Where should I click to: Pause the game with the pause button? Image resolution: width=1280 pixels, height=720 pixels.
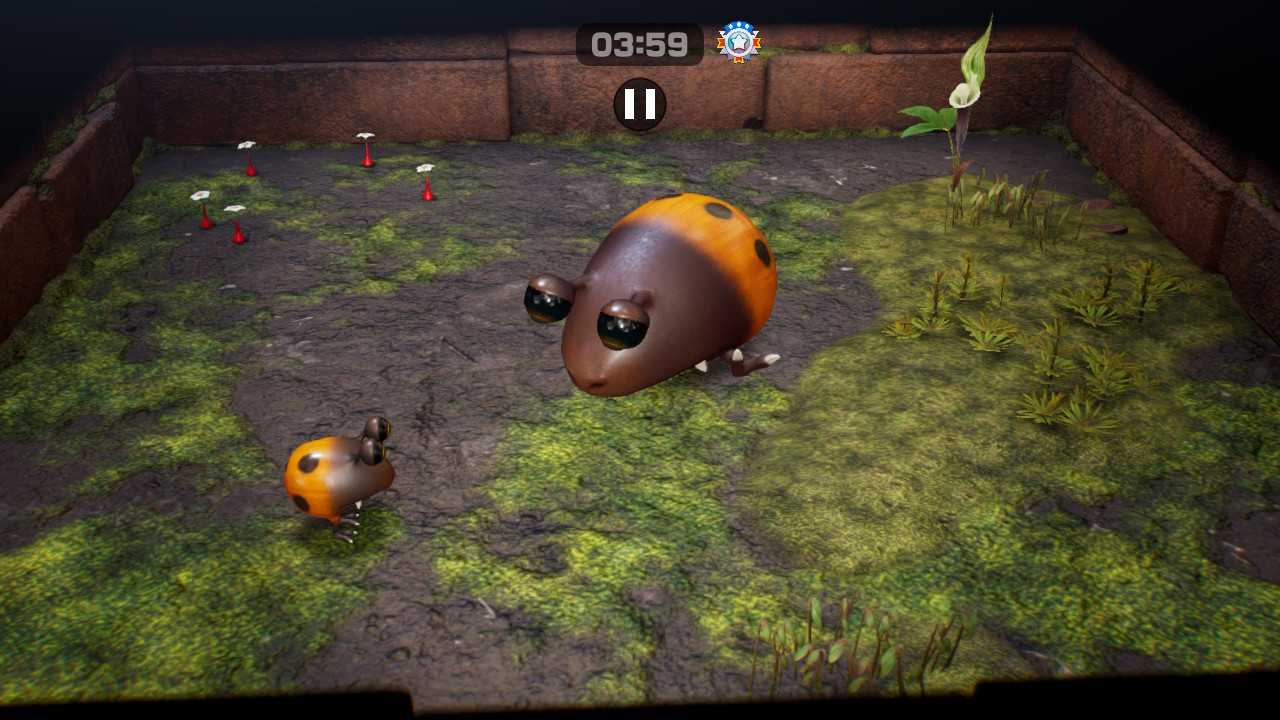point(640,104)
